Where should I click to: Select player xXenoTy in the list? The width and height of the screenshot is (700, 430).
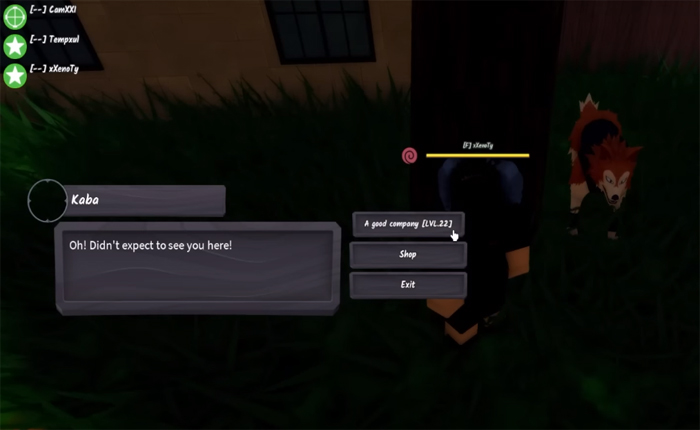coord(54,68)
